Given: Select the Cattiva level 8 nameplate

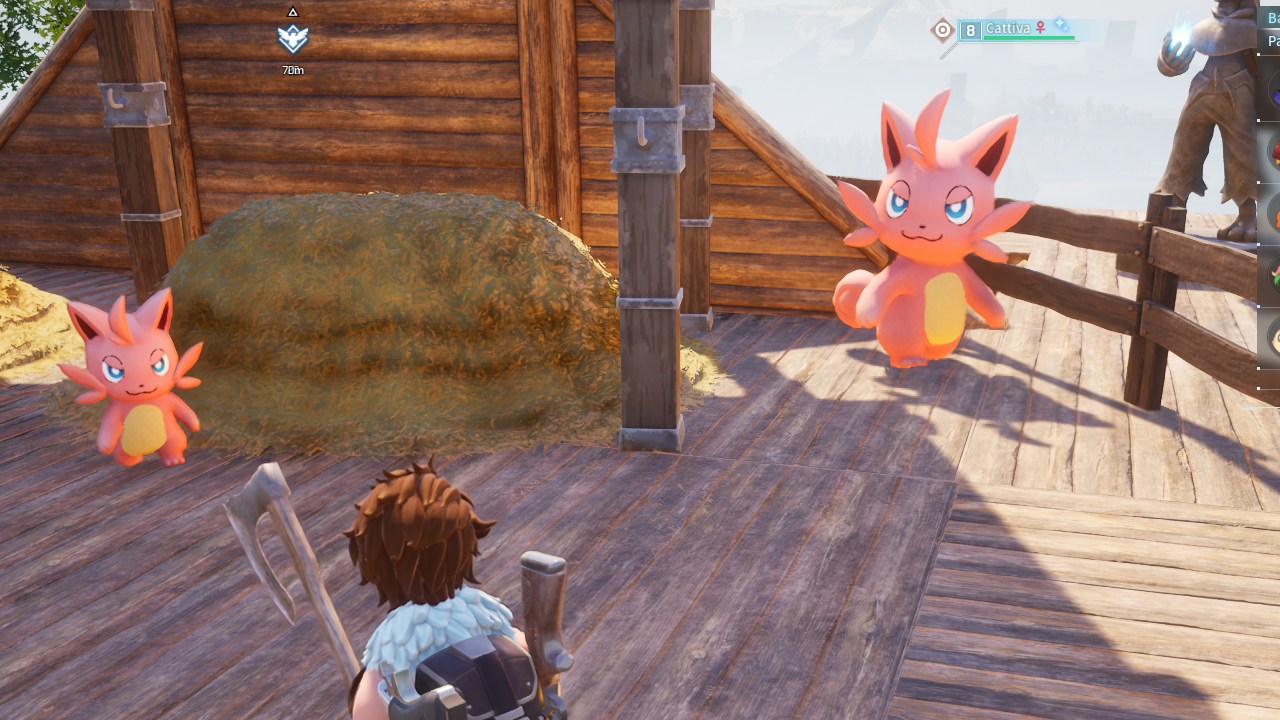Looking at the screenshot, I should click(x=1016, y=30).
